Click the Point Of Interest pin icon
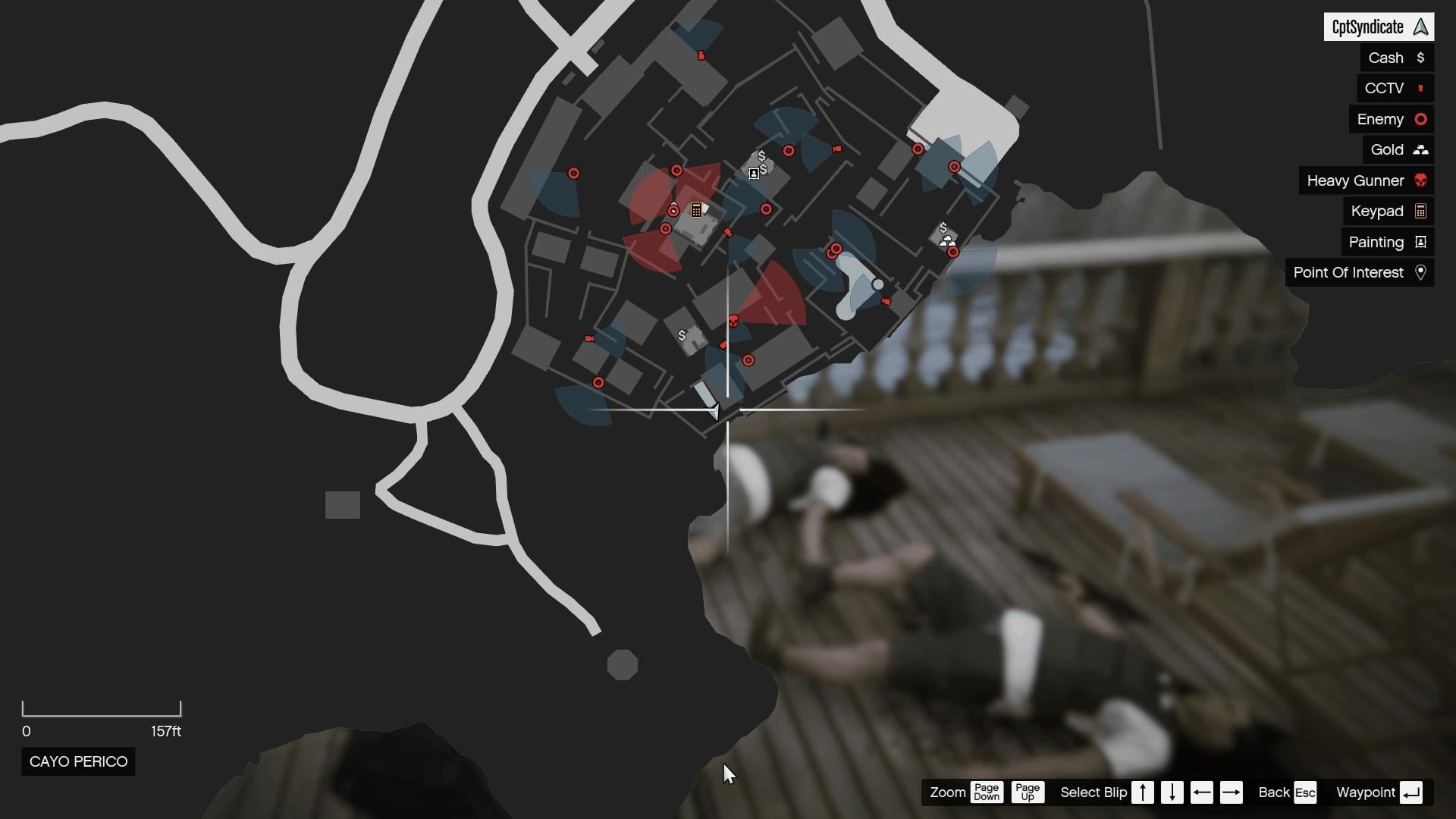The height and width of the screenshot is (819, 1456). tap(1420, 272)
